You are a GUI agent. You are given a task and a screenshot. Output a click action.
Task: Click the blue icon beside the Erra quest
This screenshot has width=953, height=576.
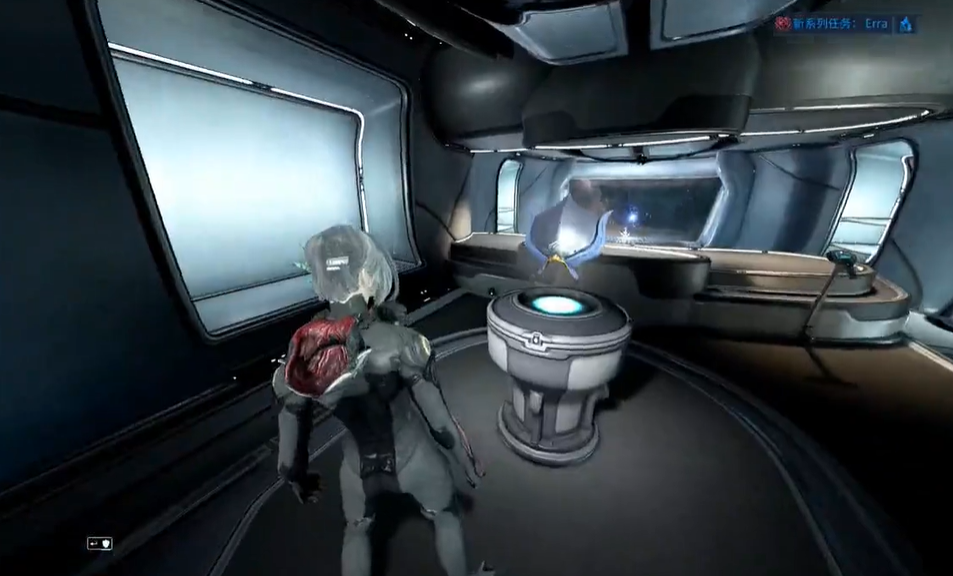coord(906,23)
